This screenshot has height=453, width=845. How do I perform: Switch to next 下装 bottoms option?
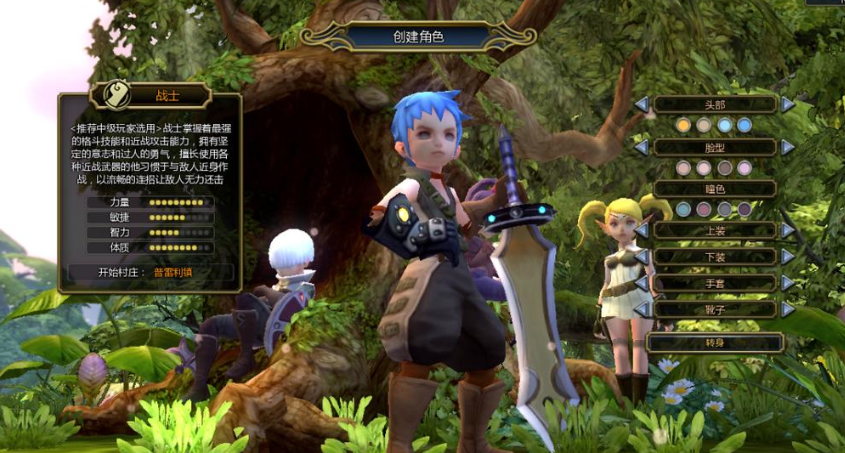point(788,257)
